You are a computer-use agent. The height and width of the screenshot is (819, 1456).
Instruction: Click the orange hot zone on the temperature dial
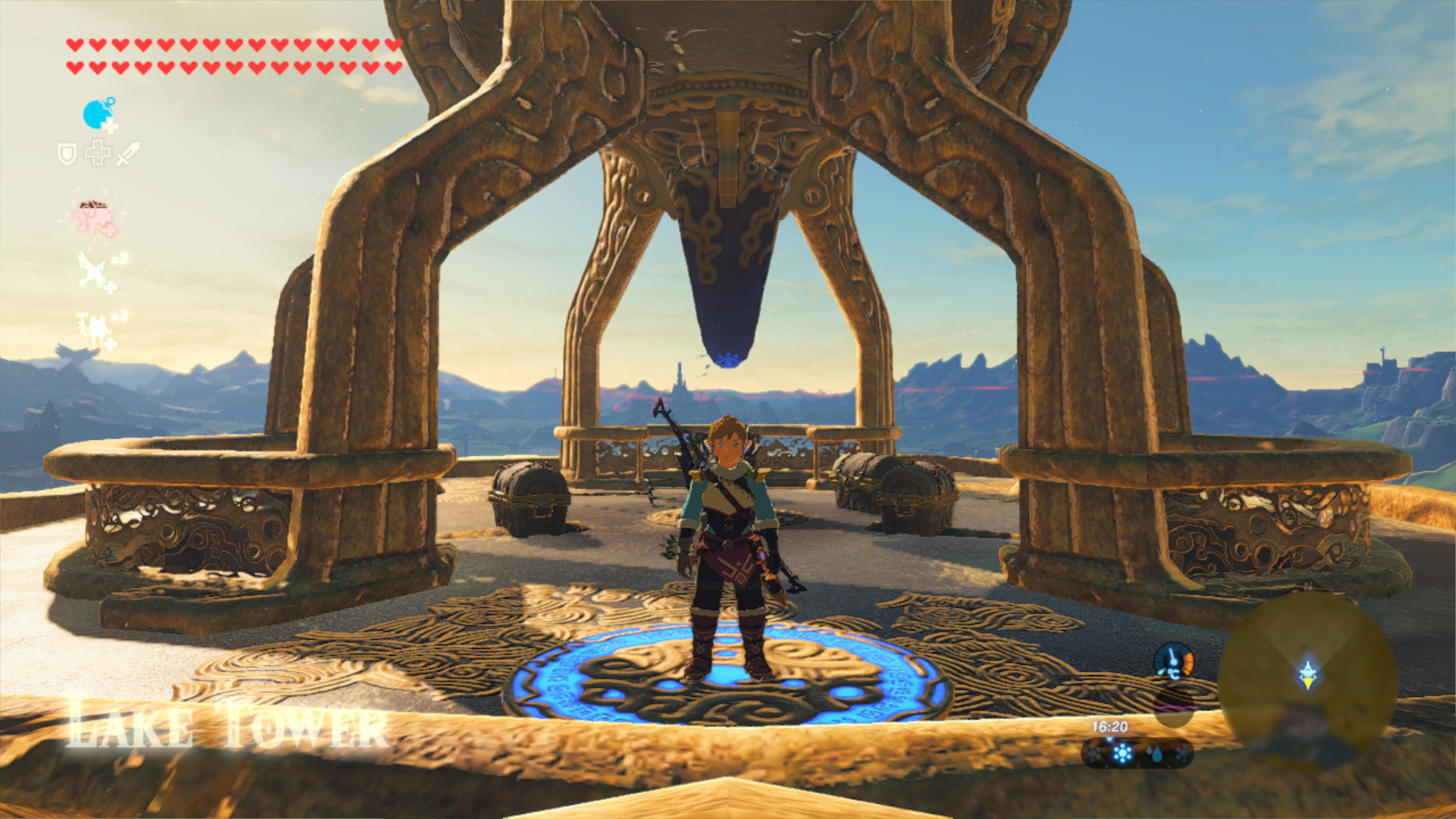click(1188, 661)
